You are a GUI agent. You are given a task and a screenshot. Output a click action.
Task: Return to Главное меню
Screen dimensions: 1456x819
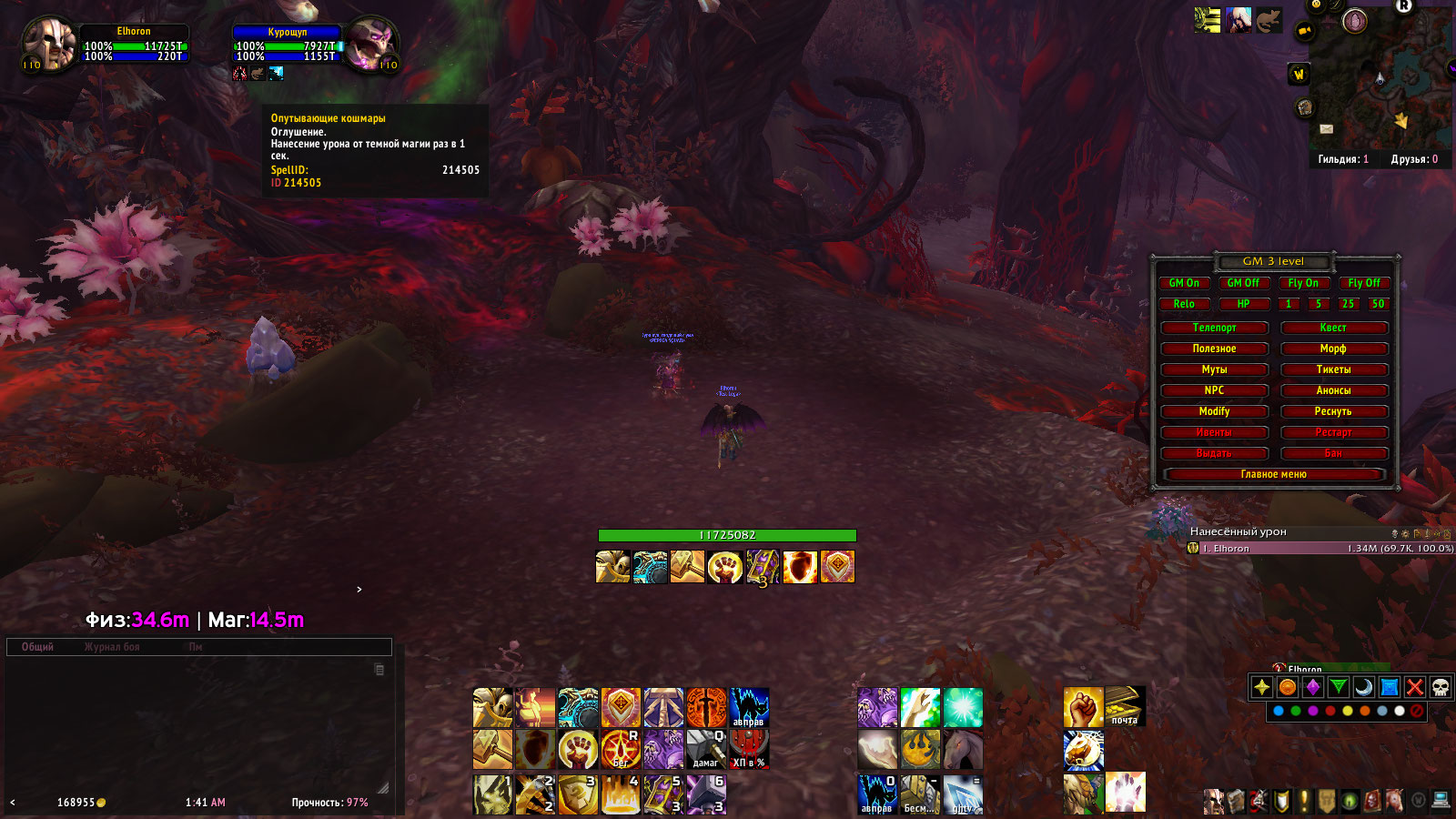coord(1273,474)
